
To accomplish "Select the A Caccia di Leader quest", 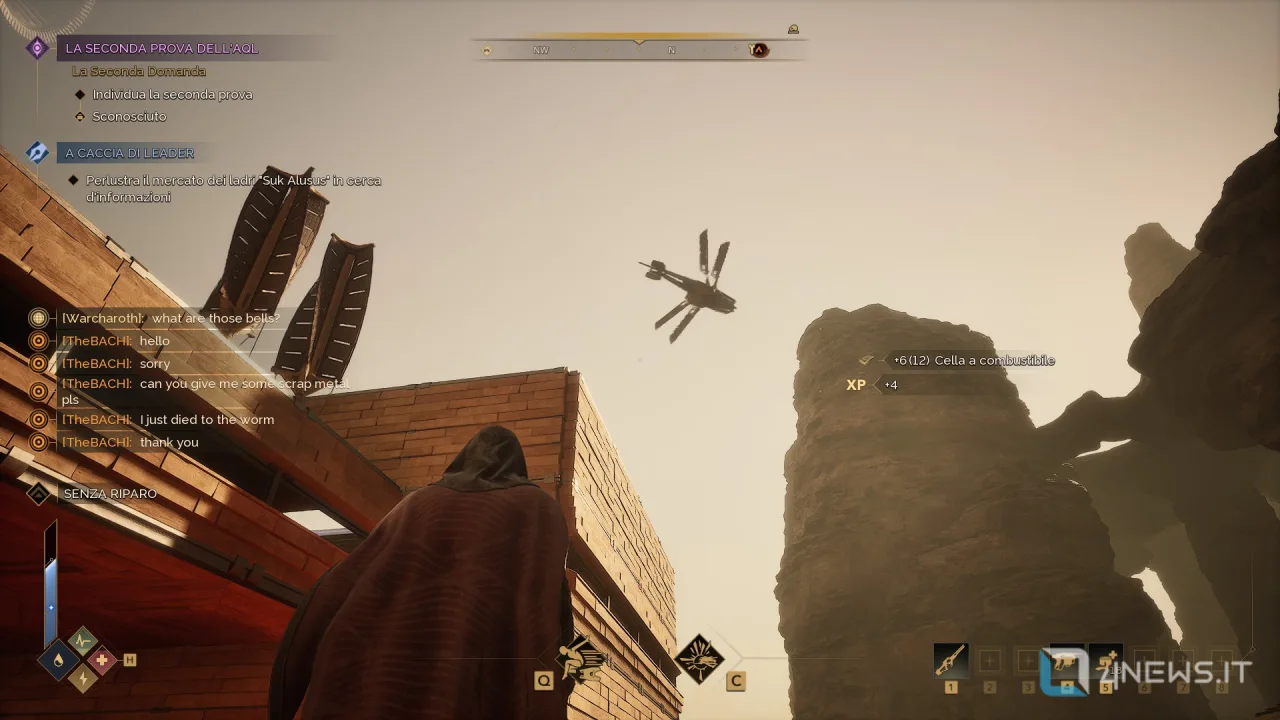I will (x=129, y=153).
